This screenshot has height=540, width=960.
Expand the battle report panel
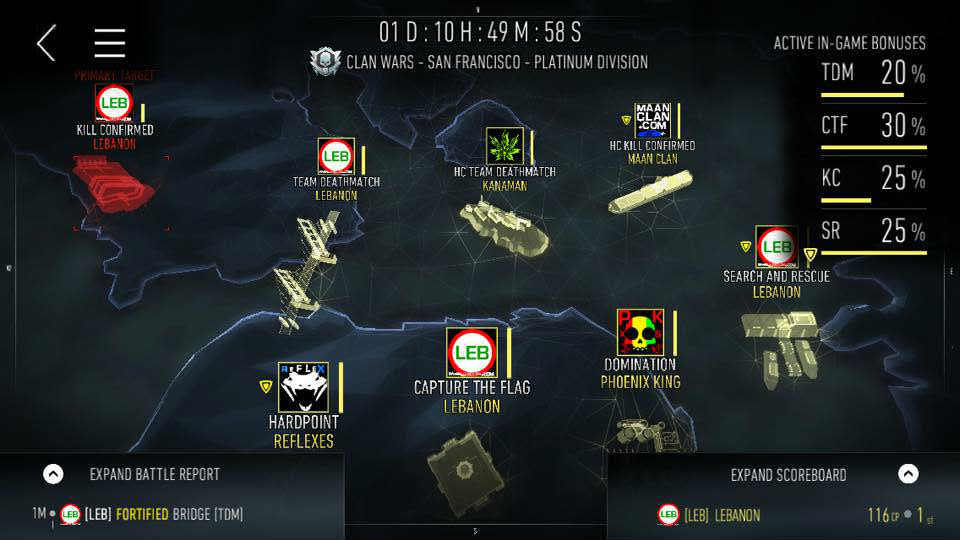[x=54, y=474]
